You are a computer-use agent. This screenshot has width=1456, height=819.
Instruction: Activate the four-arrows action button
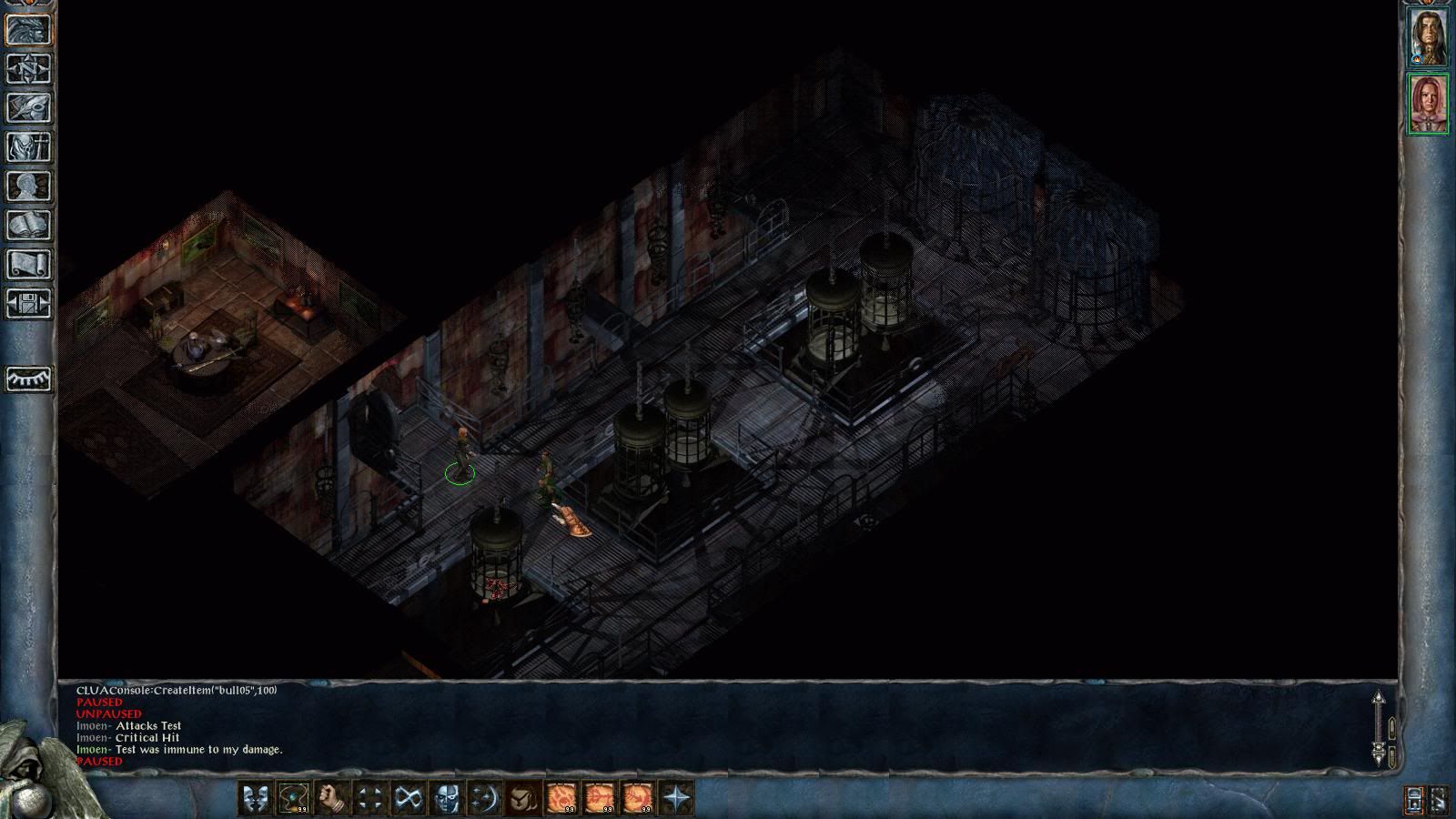click(369, 798)
